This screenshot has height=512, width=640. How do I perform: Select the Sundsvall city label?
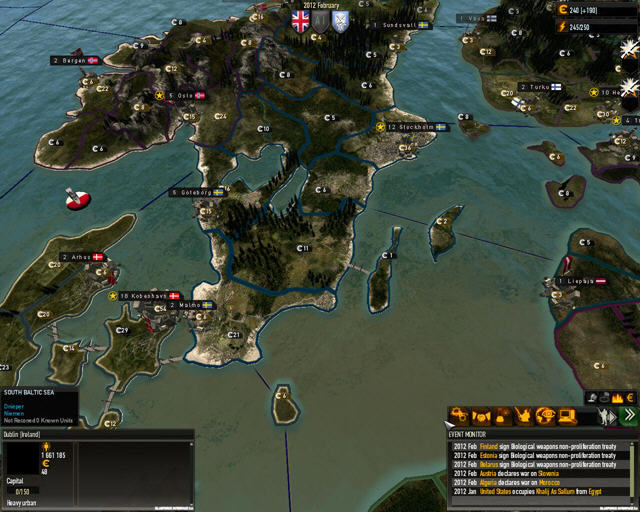pyautogui.click(x=397, y=24)
